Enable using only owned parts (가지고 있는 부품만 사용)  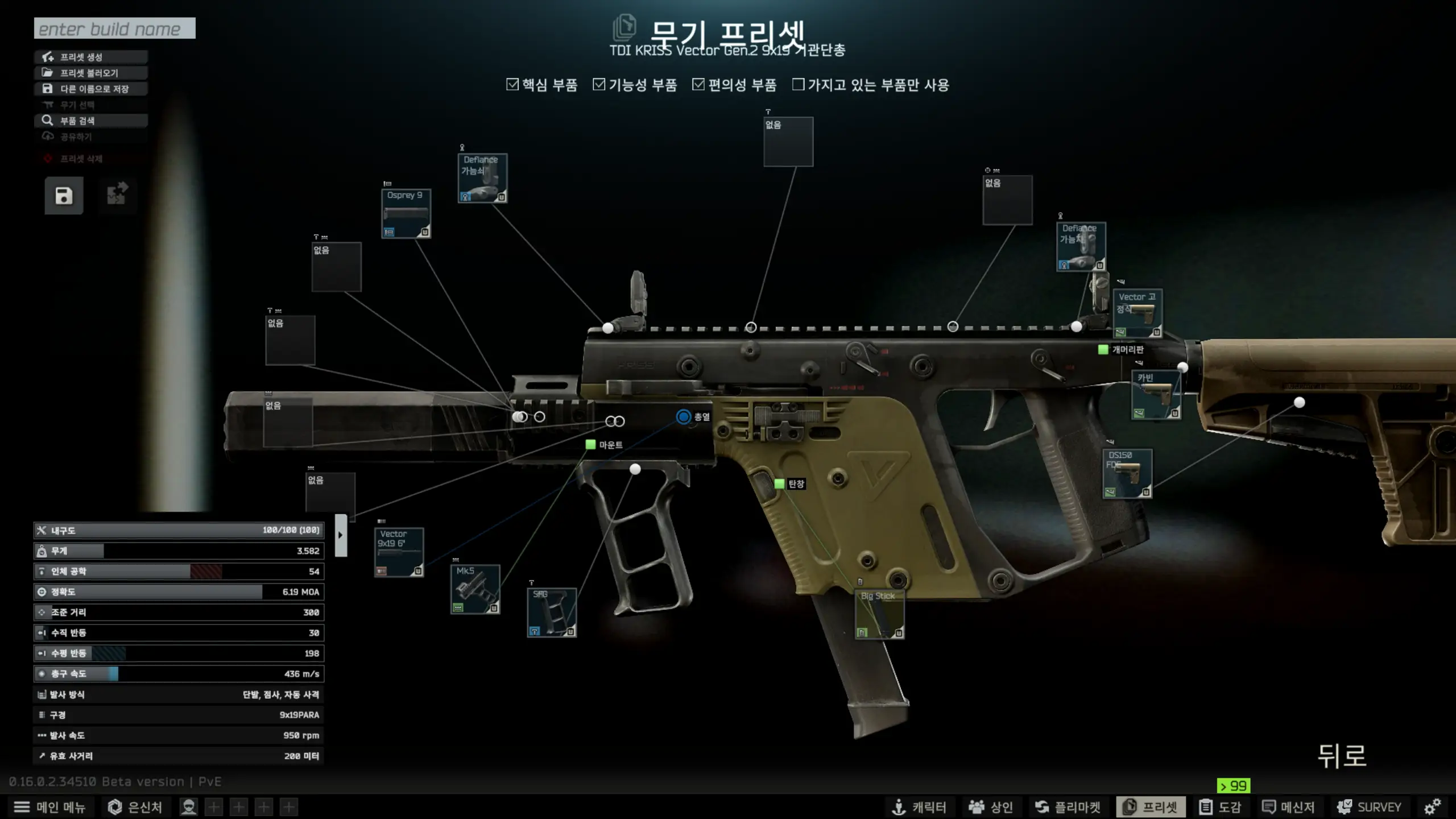pyautogui.click(x=799, y=85)
